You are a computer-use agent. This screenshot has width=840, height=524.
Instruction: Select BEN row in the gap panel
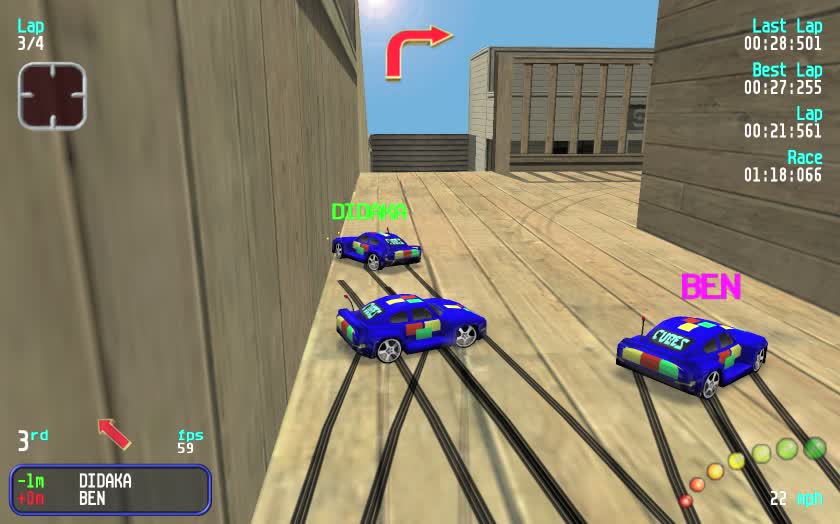(x=108, y=497)
